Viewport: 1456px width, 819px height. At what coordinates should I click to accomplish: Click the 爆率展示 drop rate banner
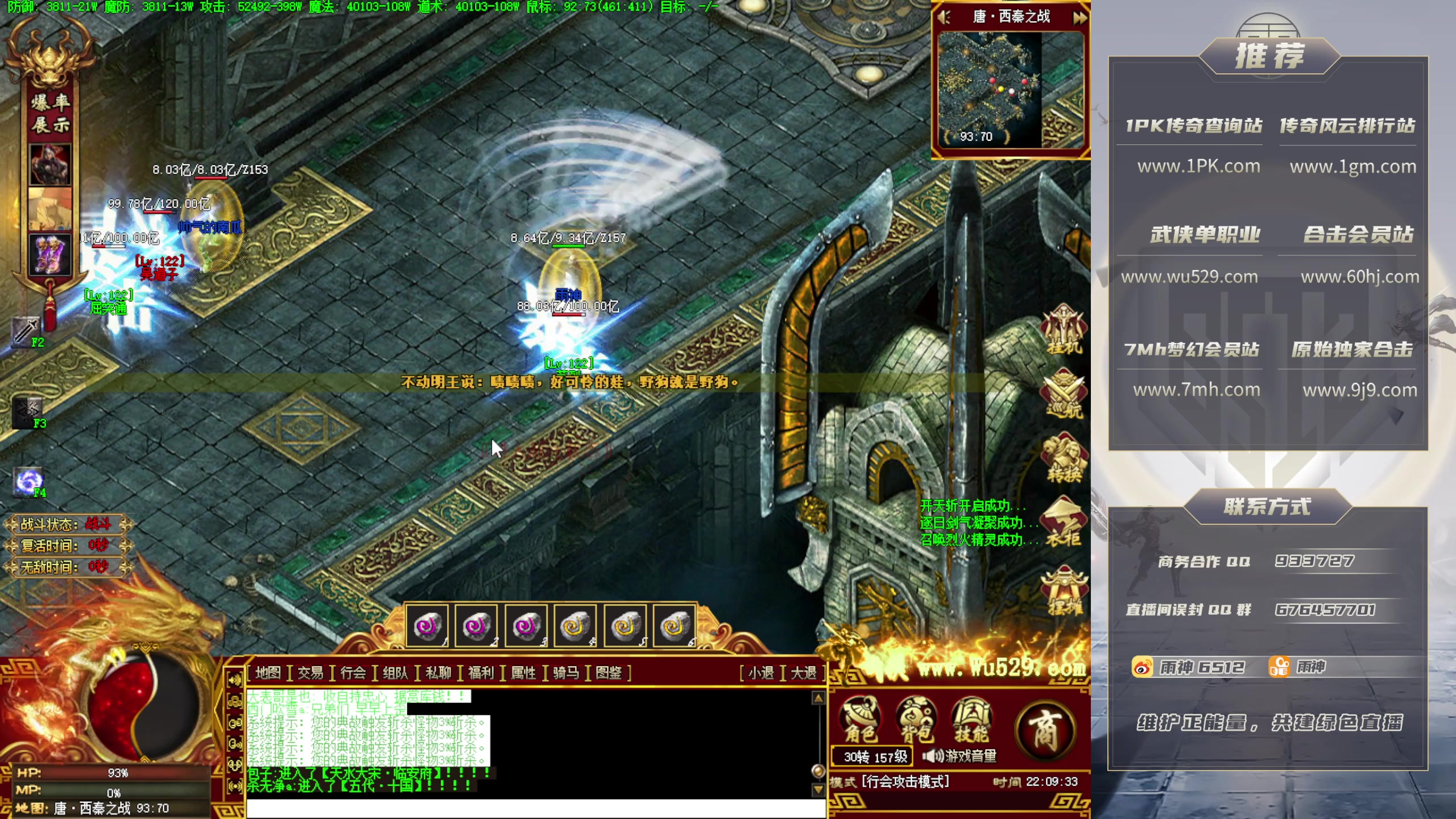point(51,113)
